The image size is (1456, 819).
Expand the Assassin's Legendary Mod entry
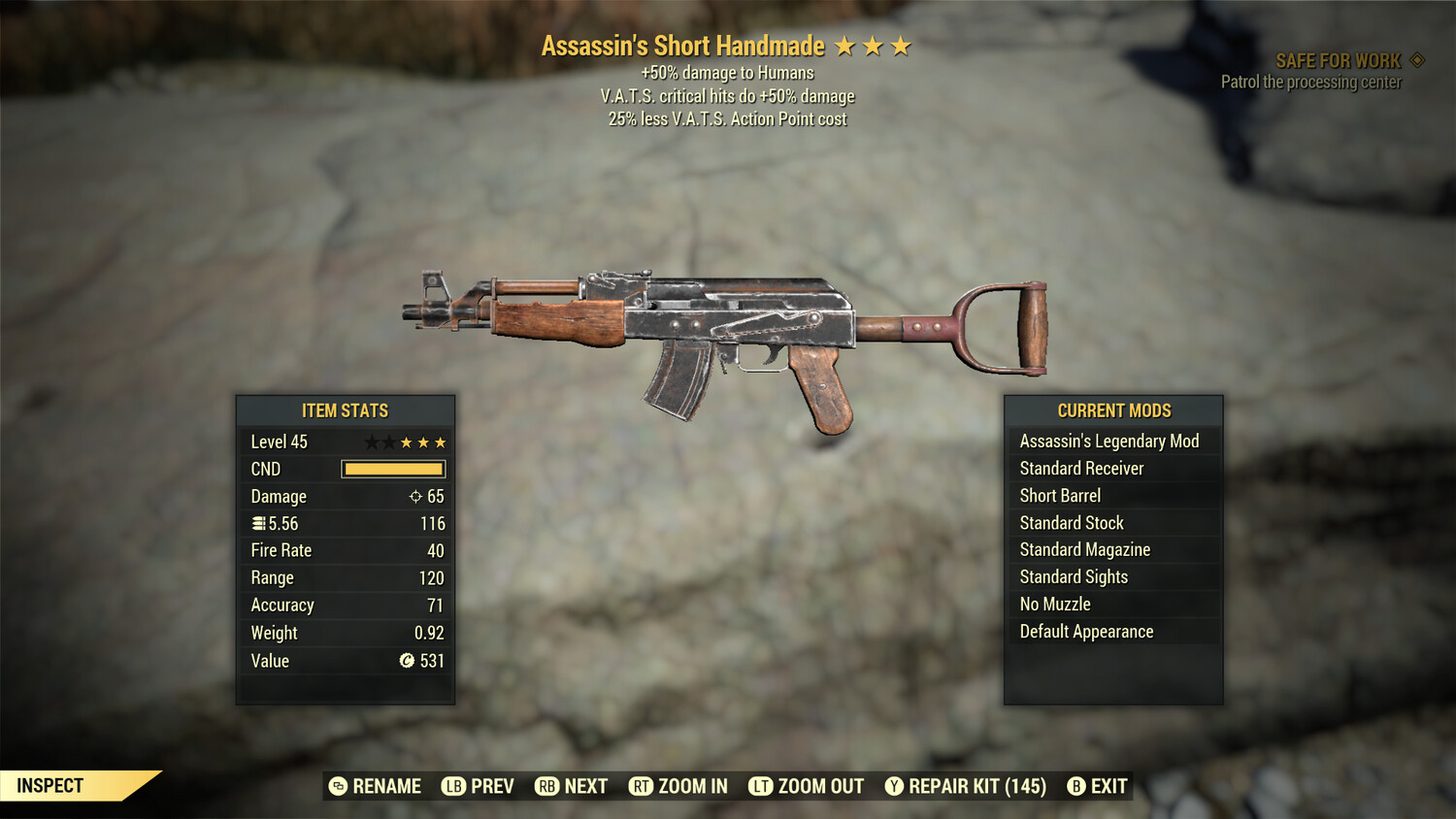(1109, 441)
